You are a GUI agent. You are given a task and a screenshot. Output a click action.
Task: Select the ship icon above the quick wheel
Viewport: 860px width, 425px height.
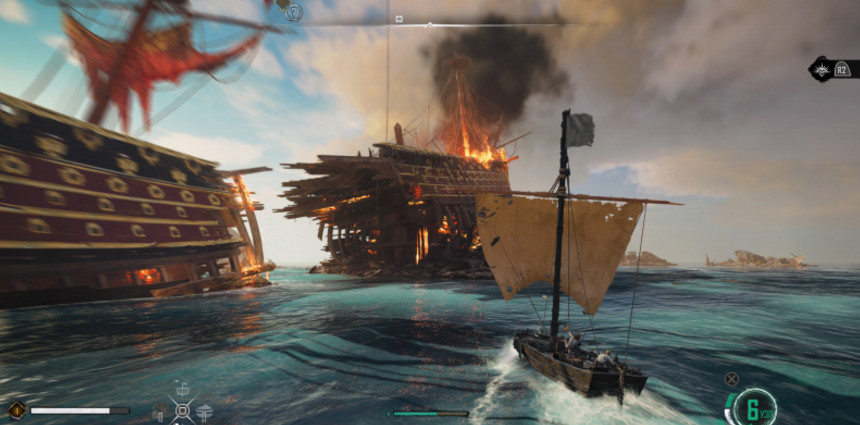182,387
